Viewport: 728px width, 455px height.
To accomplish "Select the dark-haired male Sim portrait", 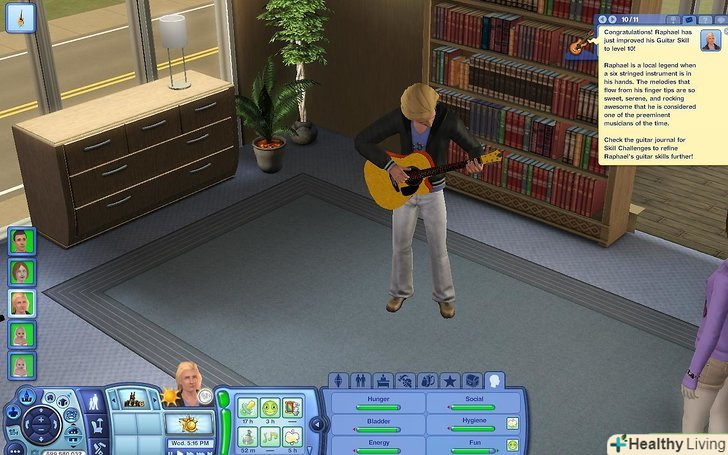I will [x=22, y=241].
